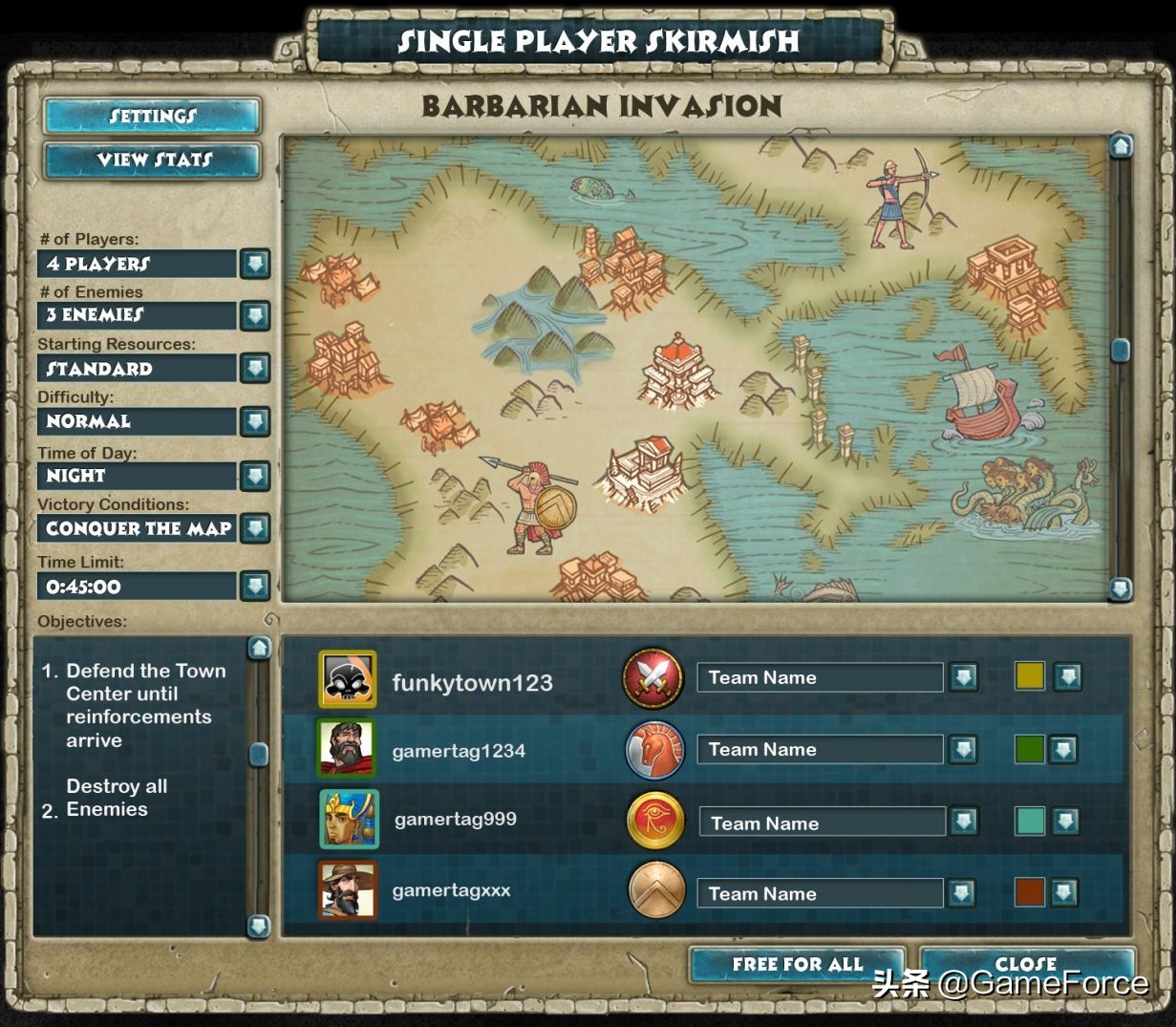Adjust the Time Limit dropdown
This screenshot has height=1027, width=1176.
coord(255,586)
